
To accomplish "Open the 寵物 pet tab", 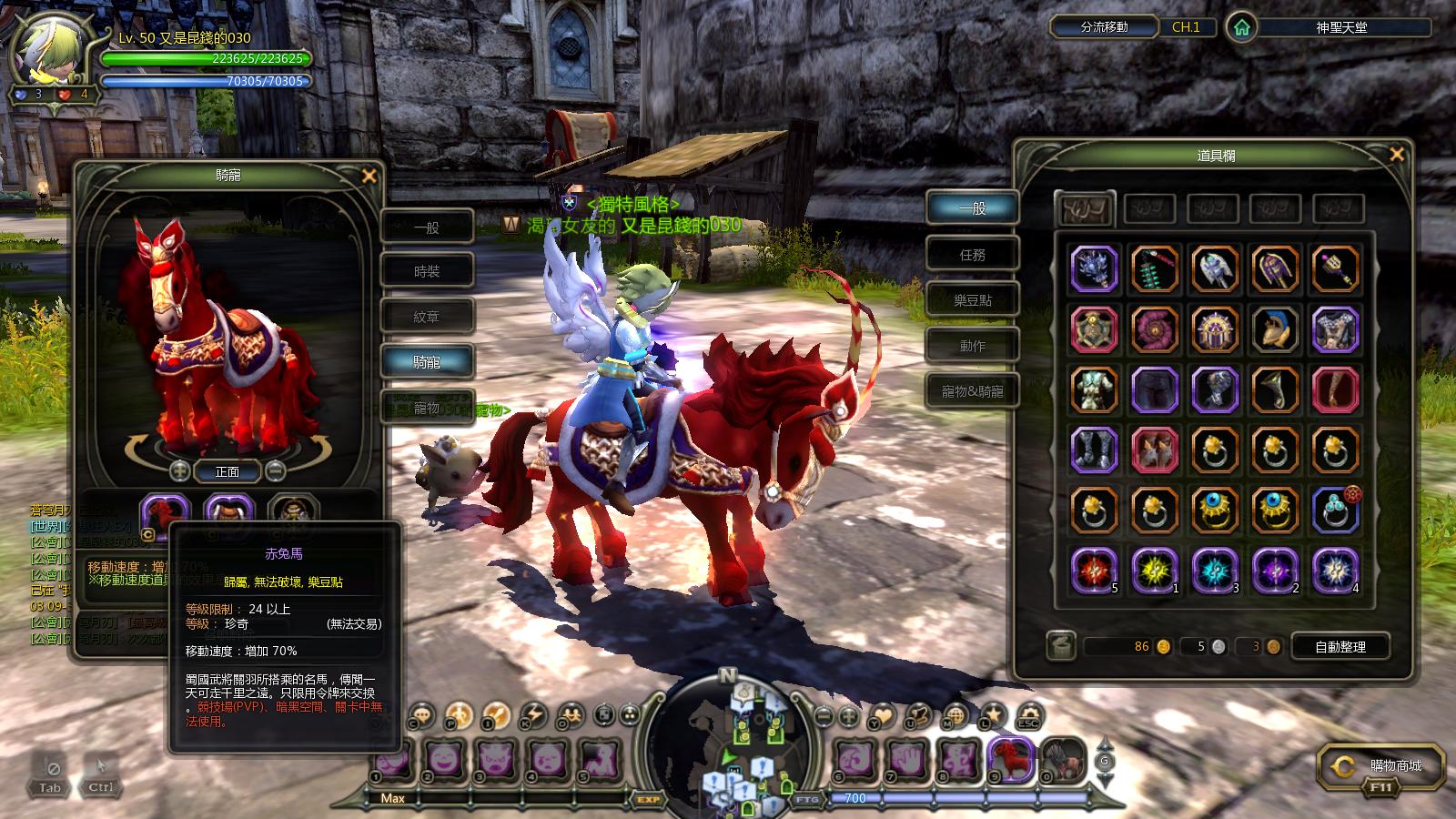I will [427, 408].
